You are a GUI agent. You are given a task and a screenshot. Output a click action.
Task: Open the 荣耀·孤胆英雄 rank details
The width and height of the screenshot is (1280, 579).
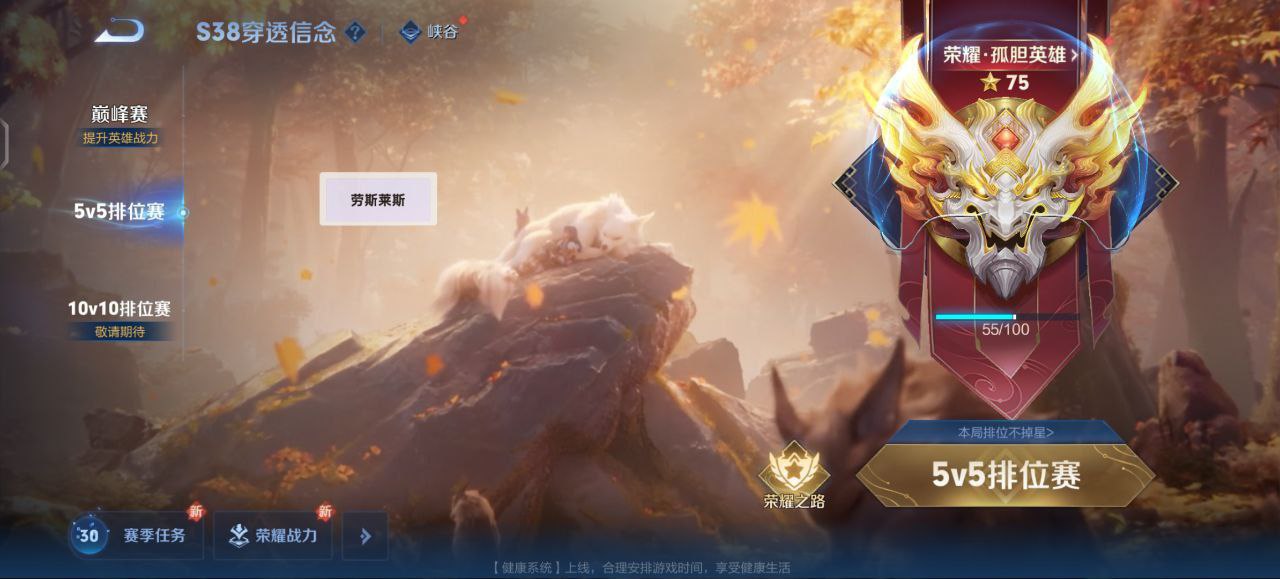[1010, 55]
